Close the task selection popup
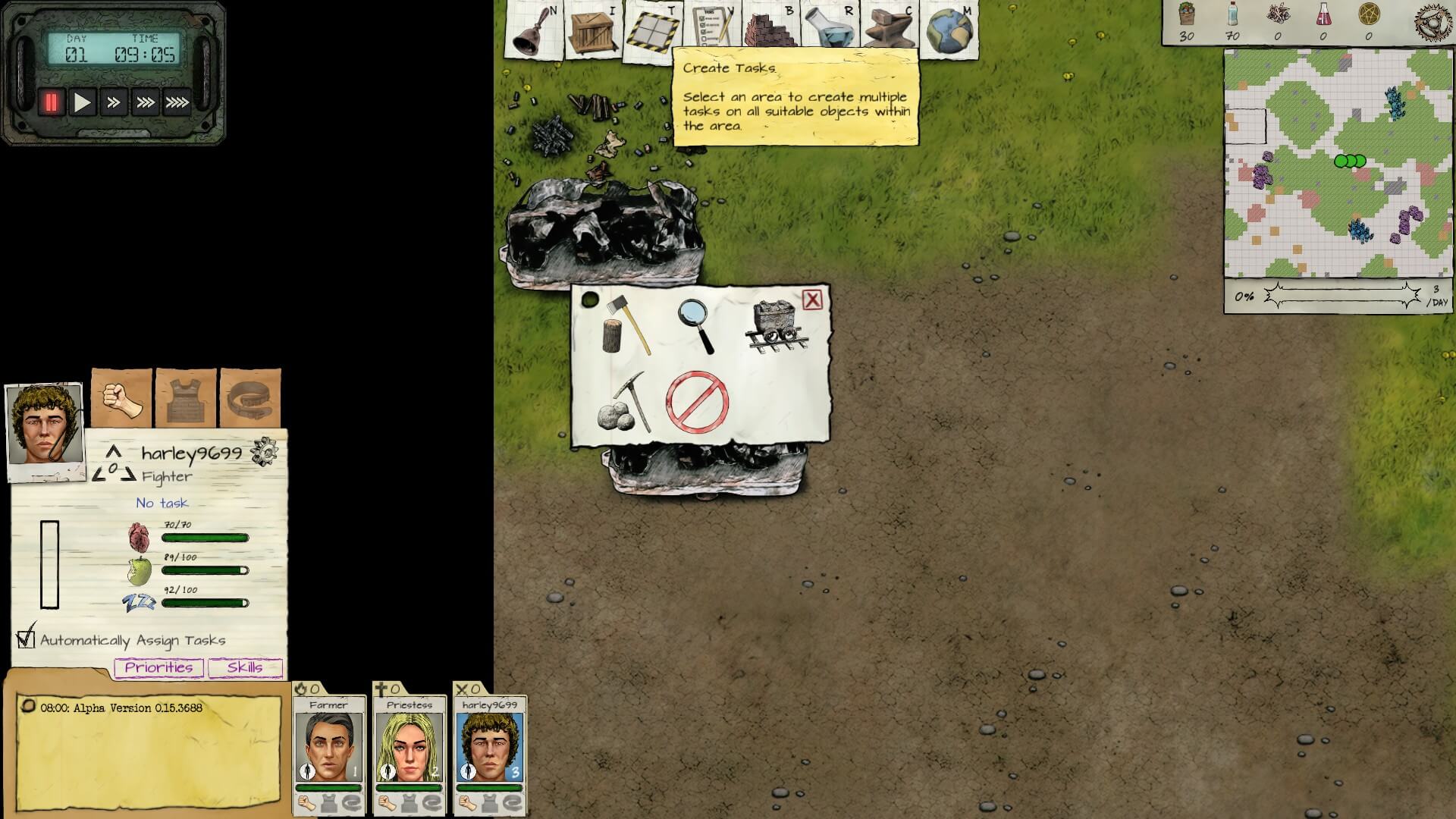 coord(812,300)
